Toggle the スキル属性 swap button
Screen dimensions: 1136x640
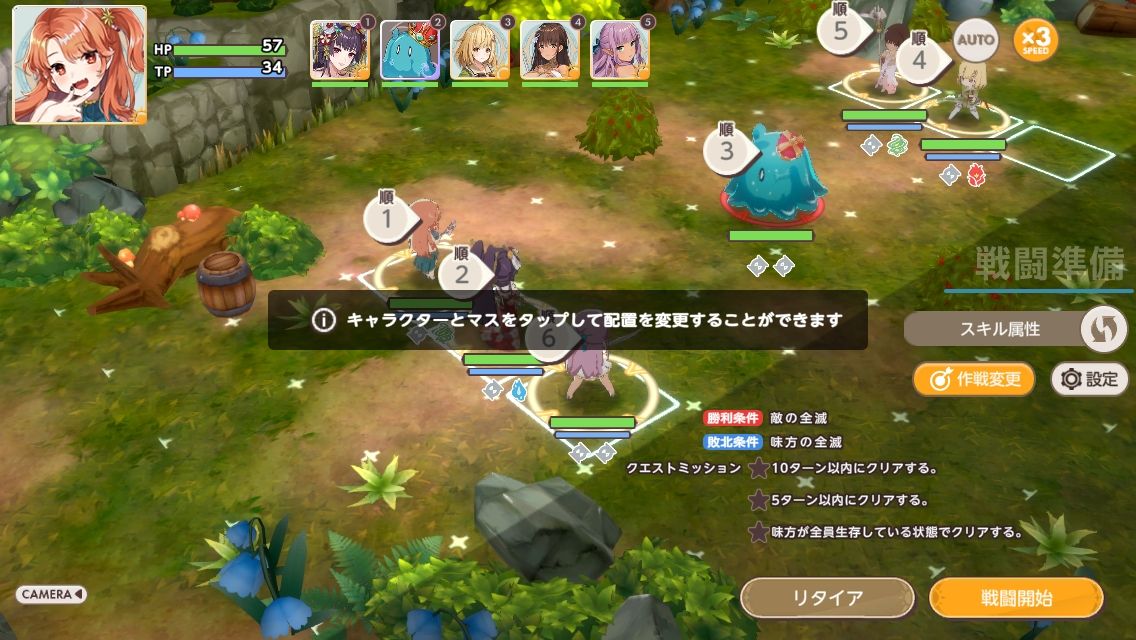click(x=1103, y=328)
